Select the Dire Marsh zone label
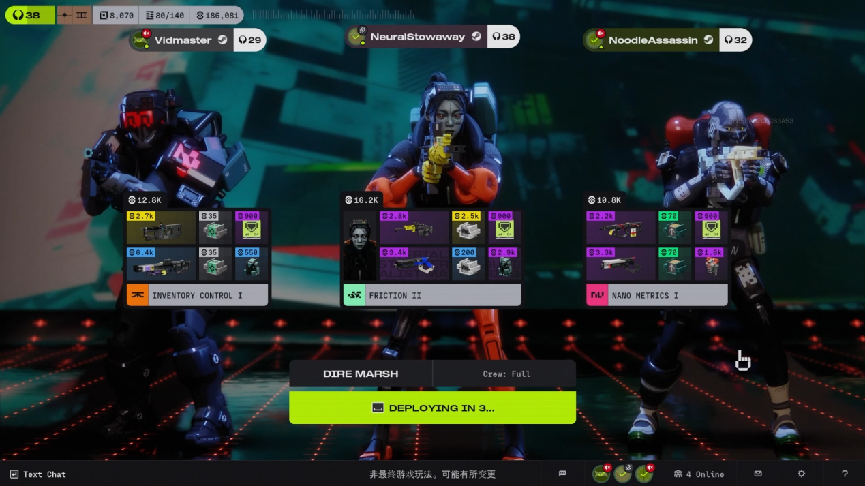 pos(360,374)
